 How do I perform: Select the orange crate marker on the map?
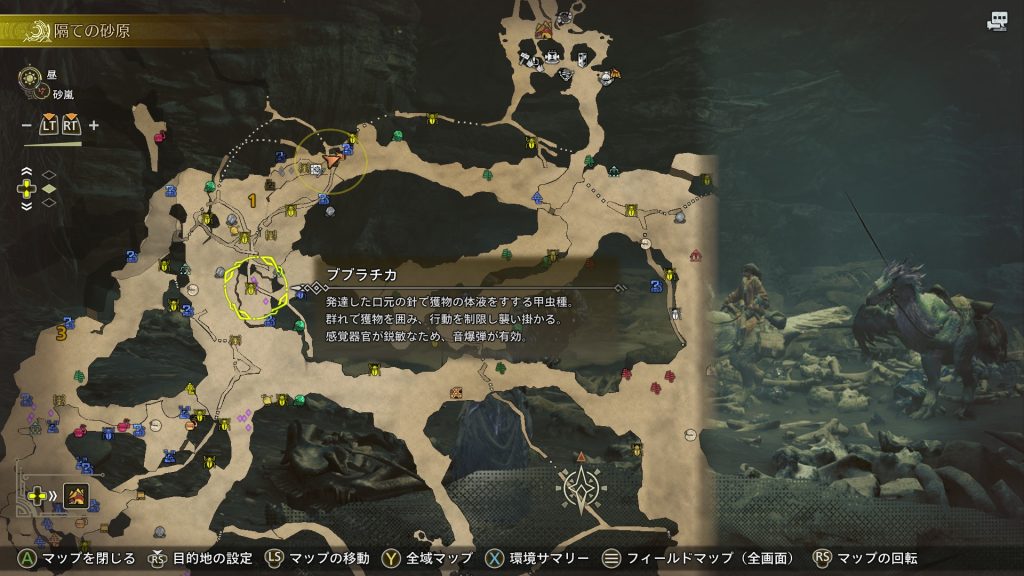coord(457,391)
